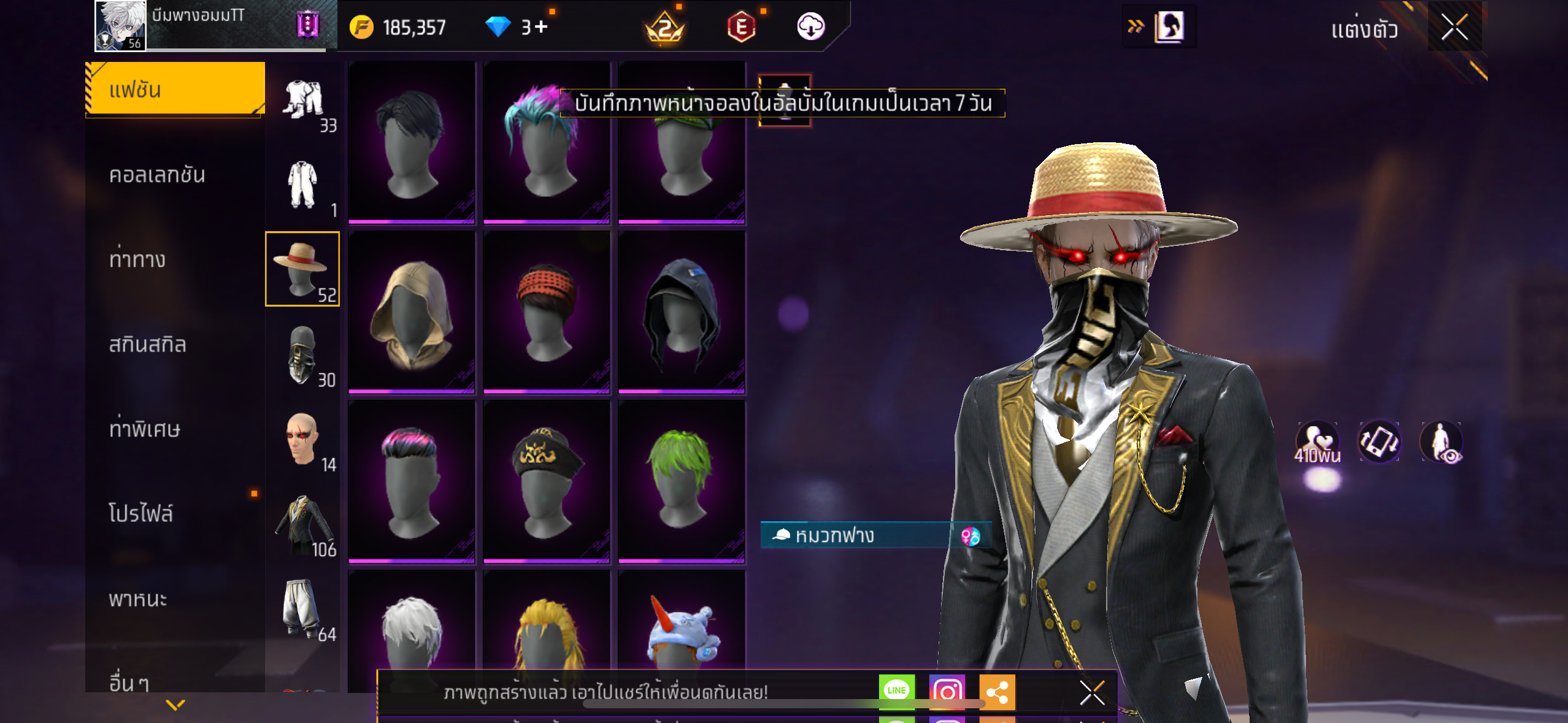This screenshot has width=1568, height=723.
Task: Choose the orange bandana headwear
Action: tap(547, 312)
